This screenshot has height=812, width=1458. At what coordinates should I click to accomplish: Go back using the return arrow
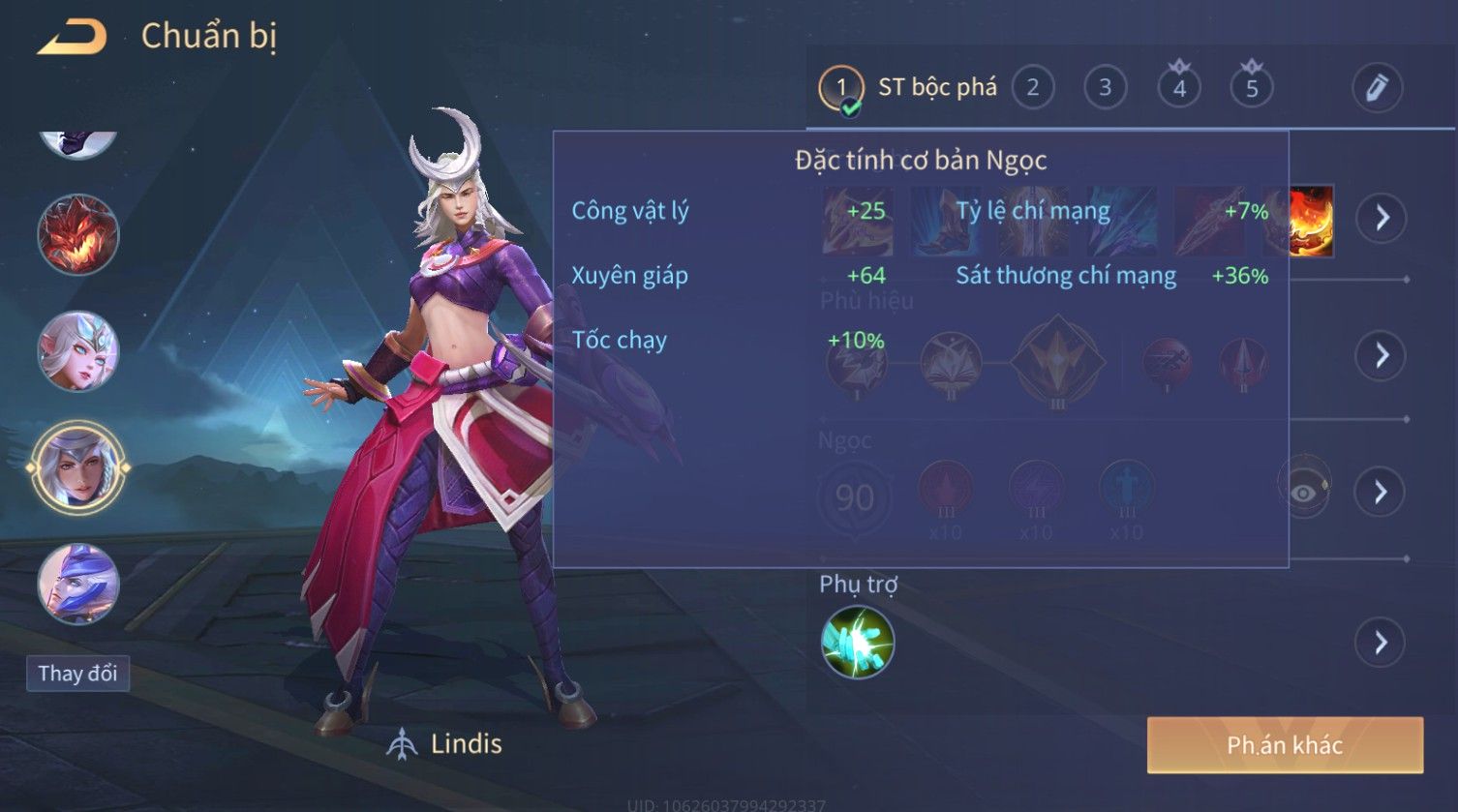pyautogui.click(x=72, y=37)
